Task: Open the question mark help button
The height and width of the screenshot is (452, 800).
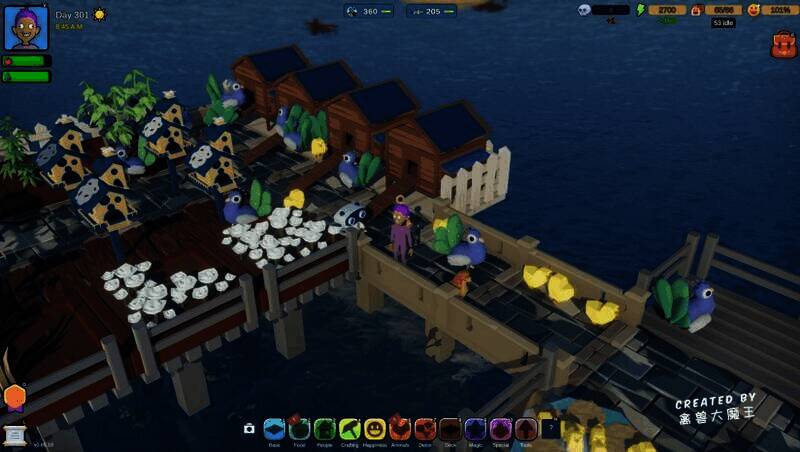Action: [x=550, y=429]
